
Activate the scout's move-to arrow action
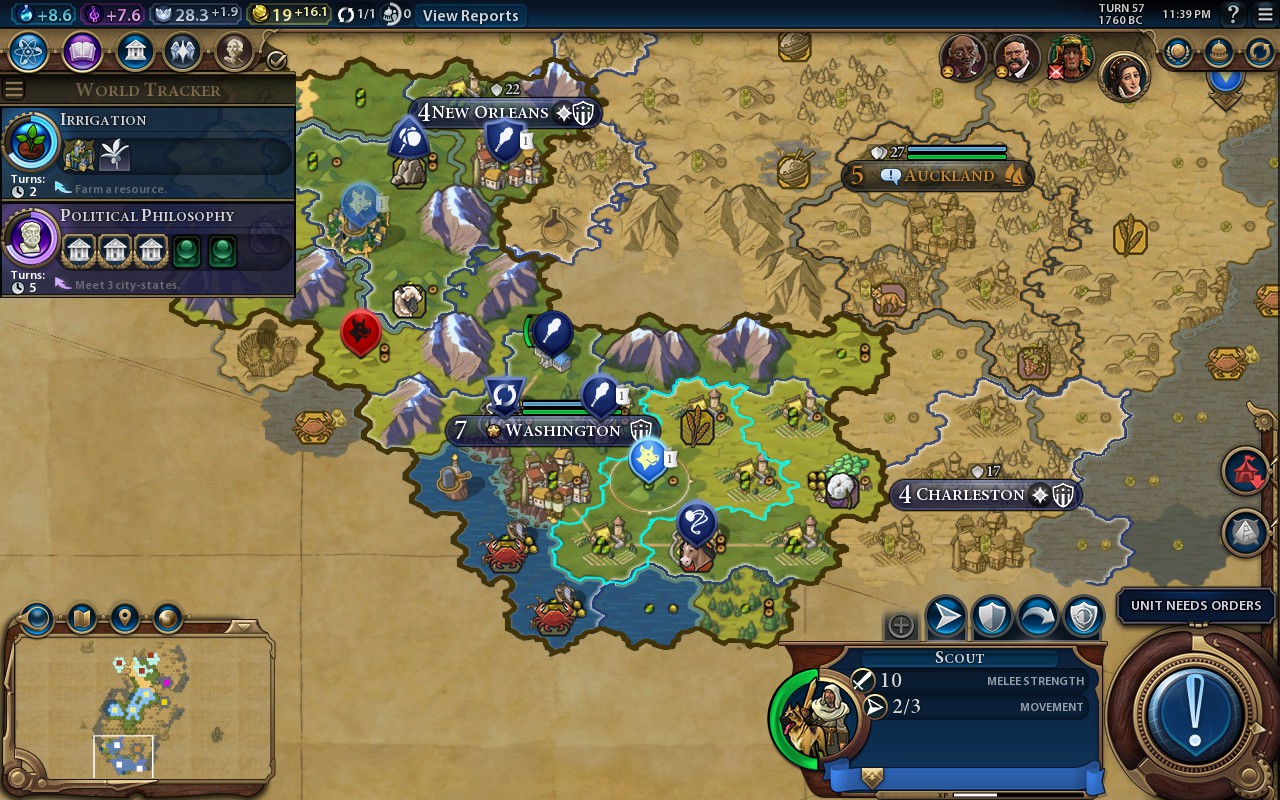coord(945,619)
